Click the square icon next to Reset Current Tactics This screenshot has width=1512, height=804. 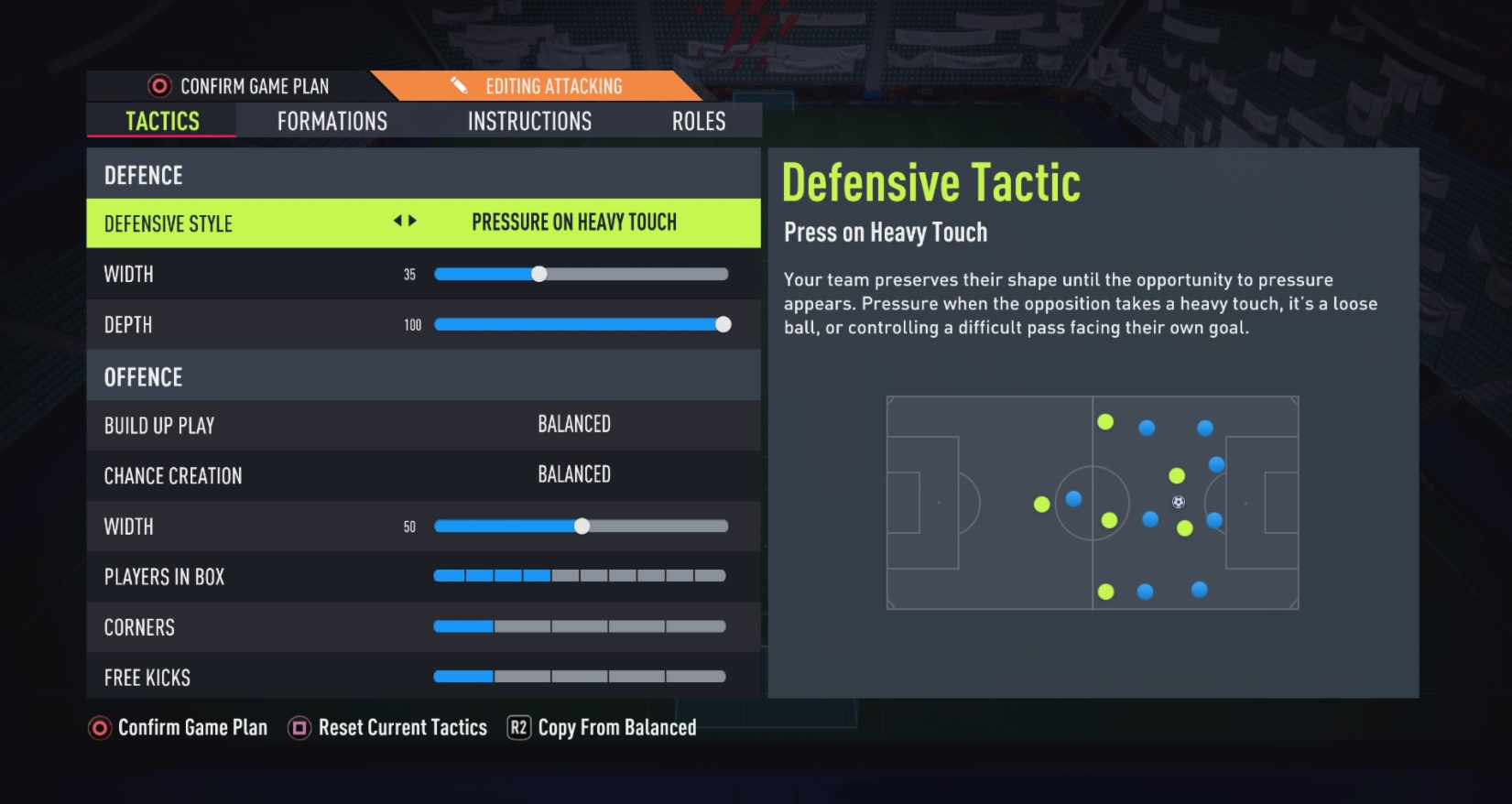(x=298, y=727)
